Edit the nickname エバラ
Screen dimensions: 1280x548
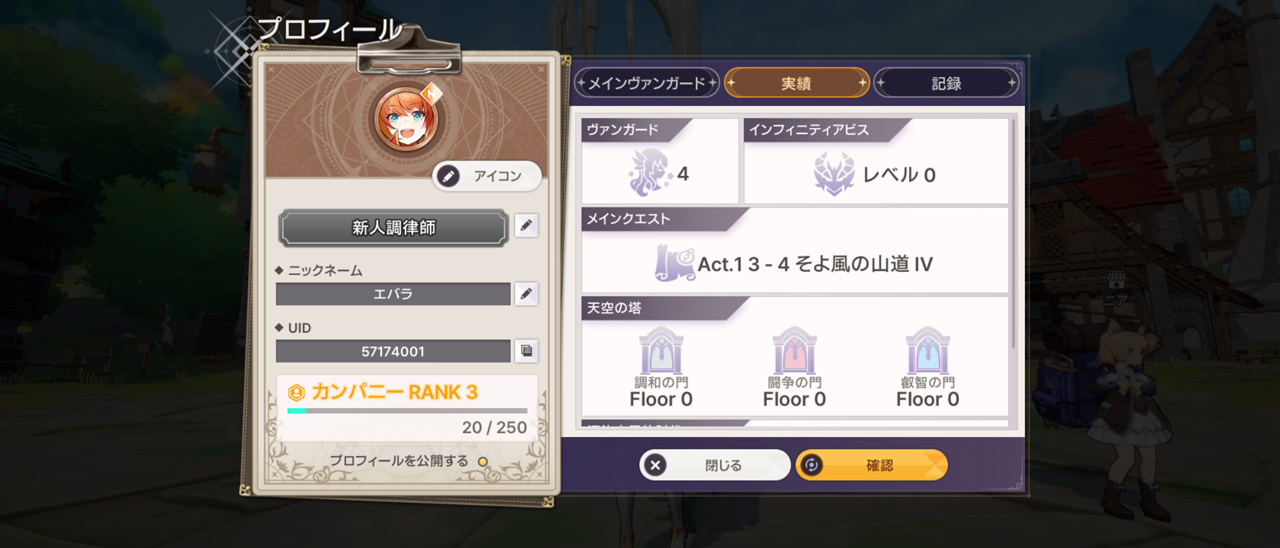[x=526, y=294]
